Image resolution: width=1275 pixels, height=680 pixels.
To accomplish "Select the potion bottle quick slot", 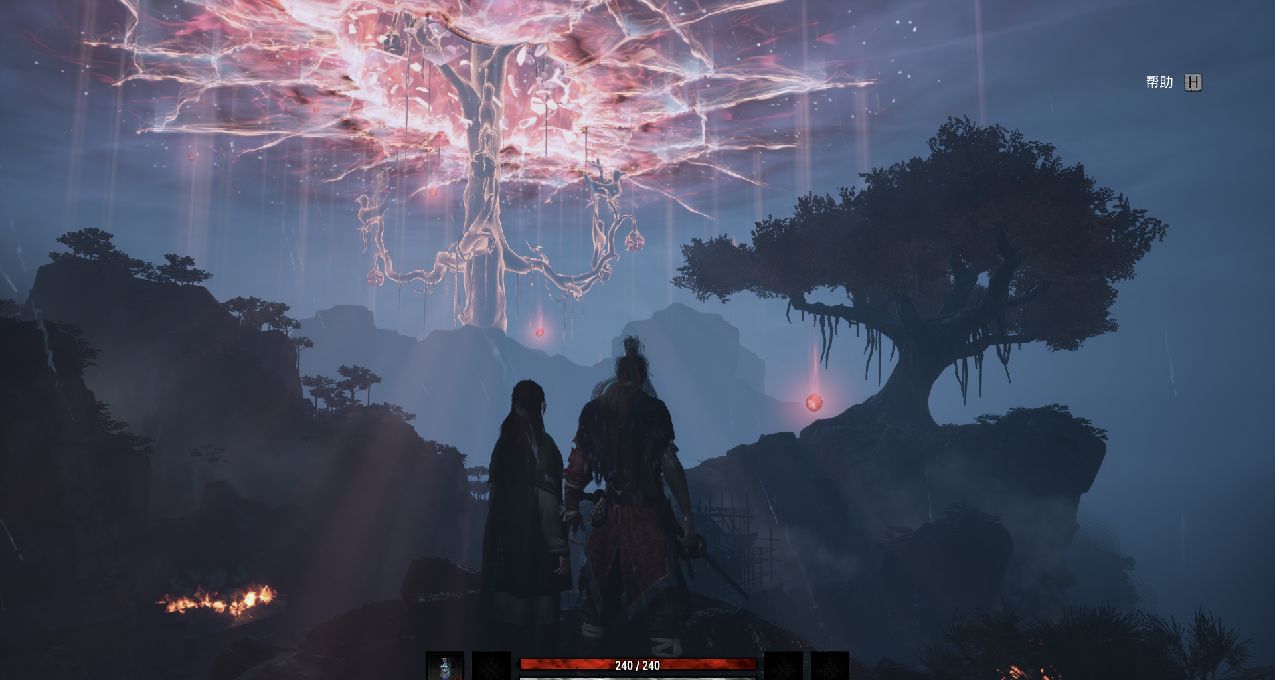I will tap(445, 666).
